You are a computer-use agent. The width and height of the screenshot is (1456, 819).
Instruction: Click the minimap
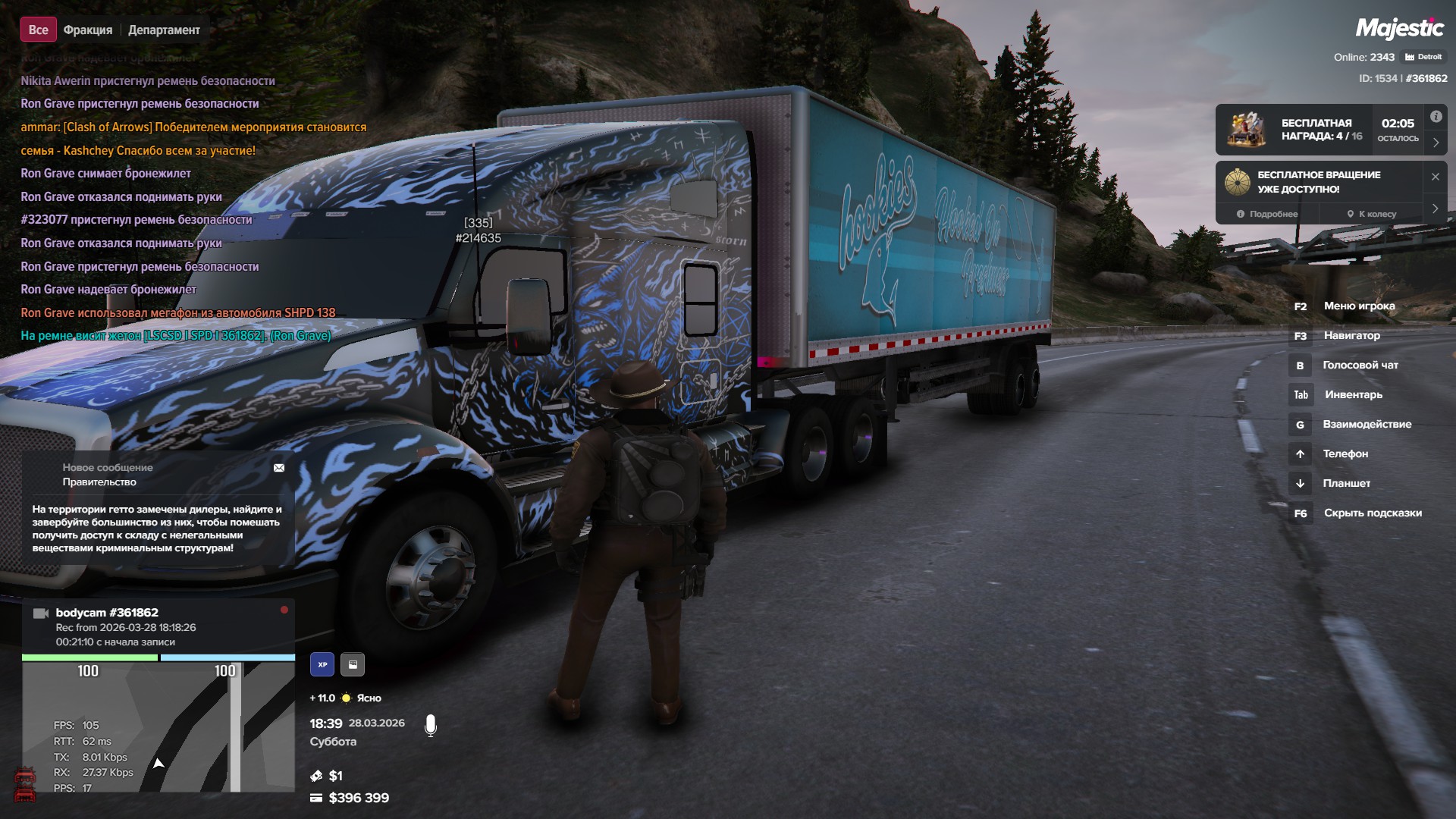click(158, 726)
